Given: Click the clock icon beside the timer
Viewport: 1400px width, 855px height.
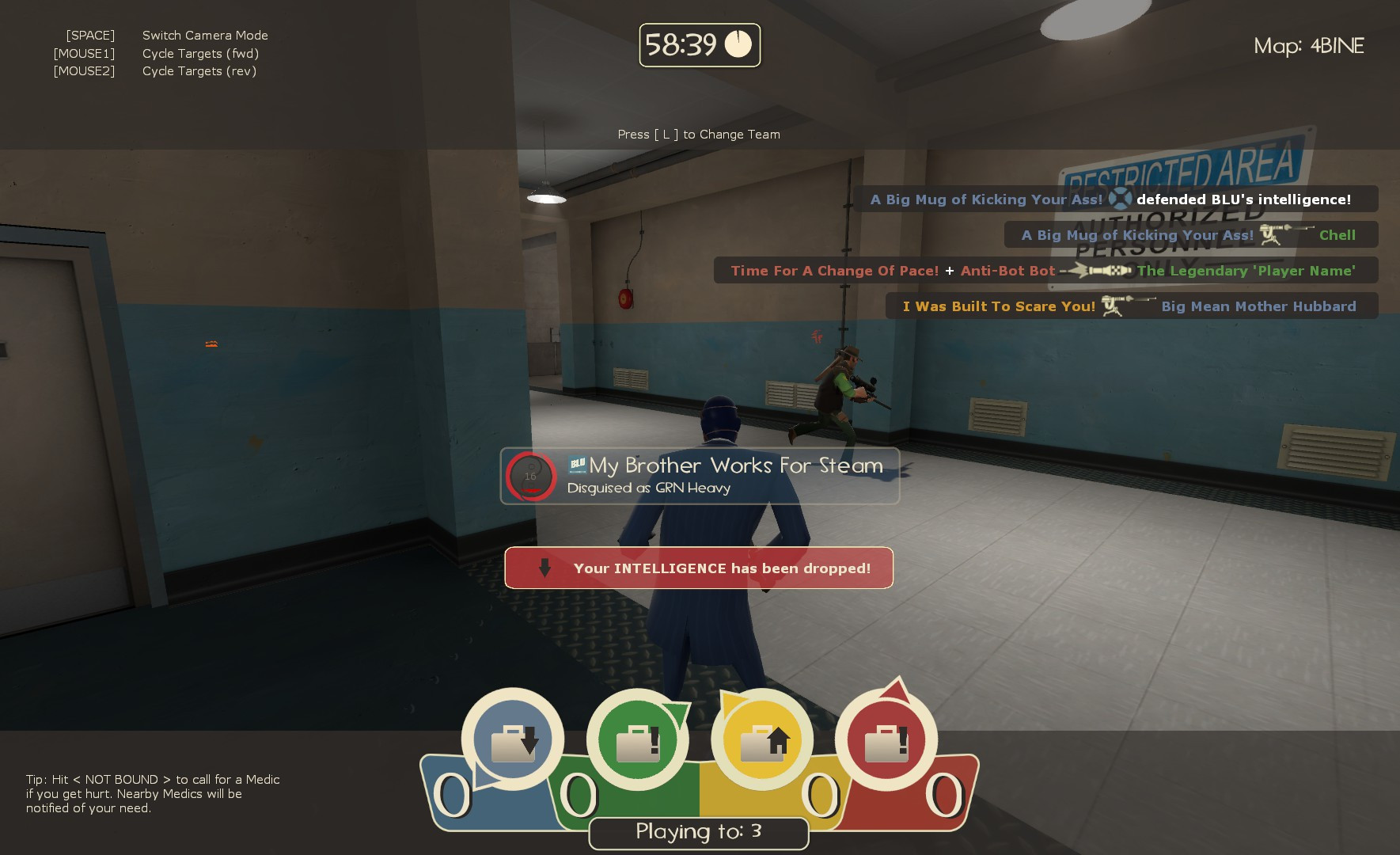Looking at the screenshot, I should 739,45.
